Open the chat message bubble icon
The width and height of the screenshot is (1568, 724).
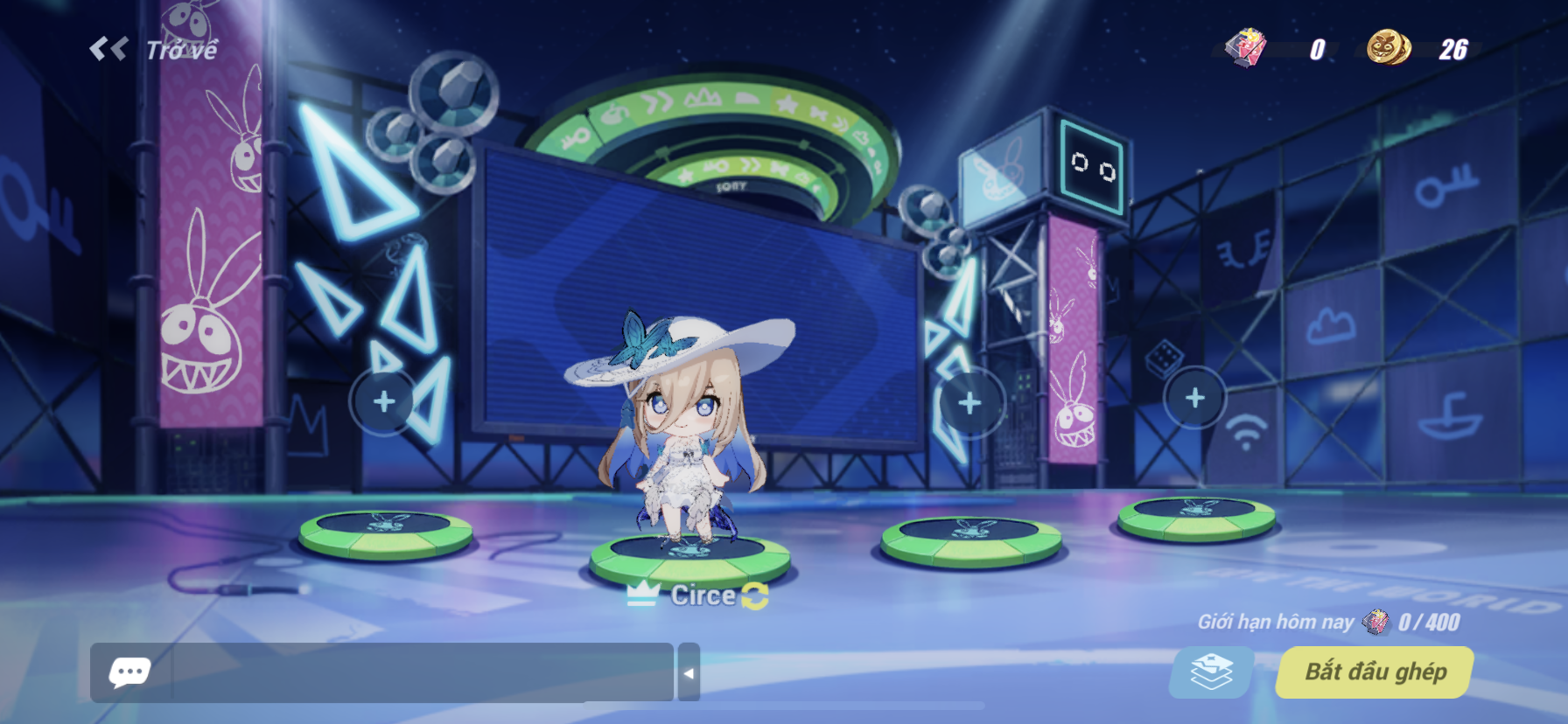[x=129, y=672]
